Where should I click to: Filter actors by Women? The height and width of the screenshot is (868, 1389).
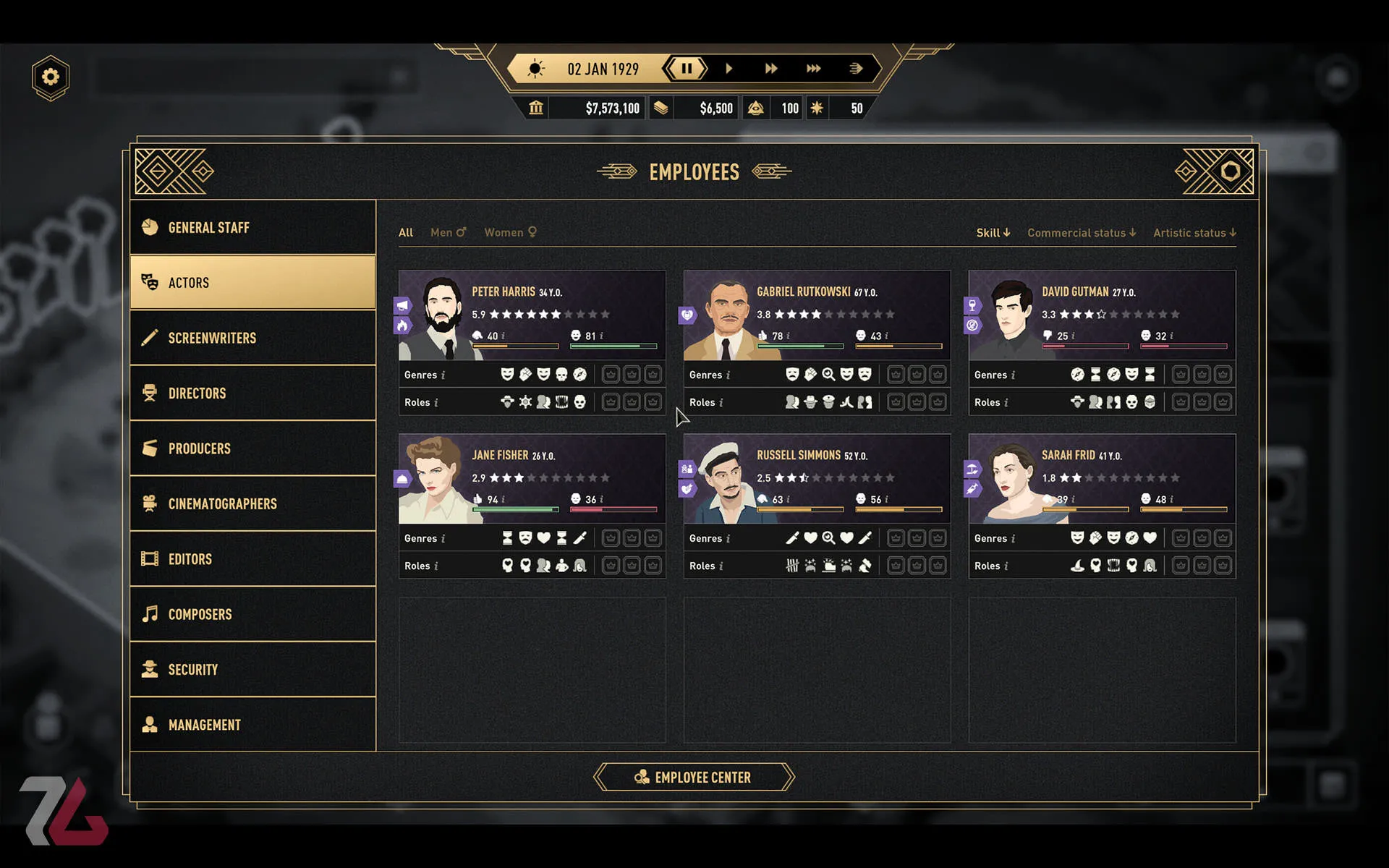[x=510, y=232]
